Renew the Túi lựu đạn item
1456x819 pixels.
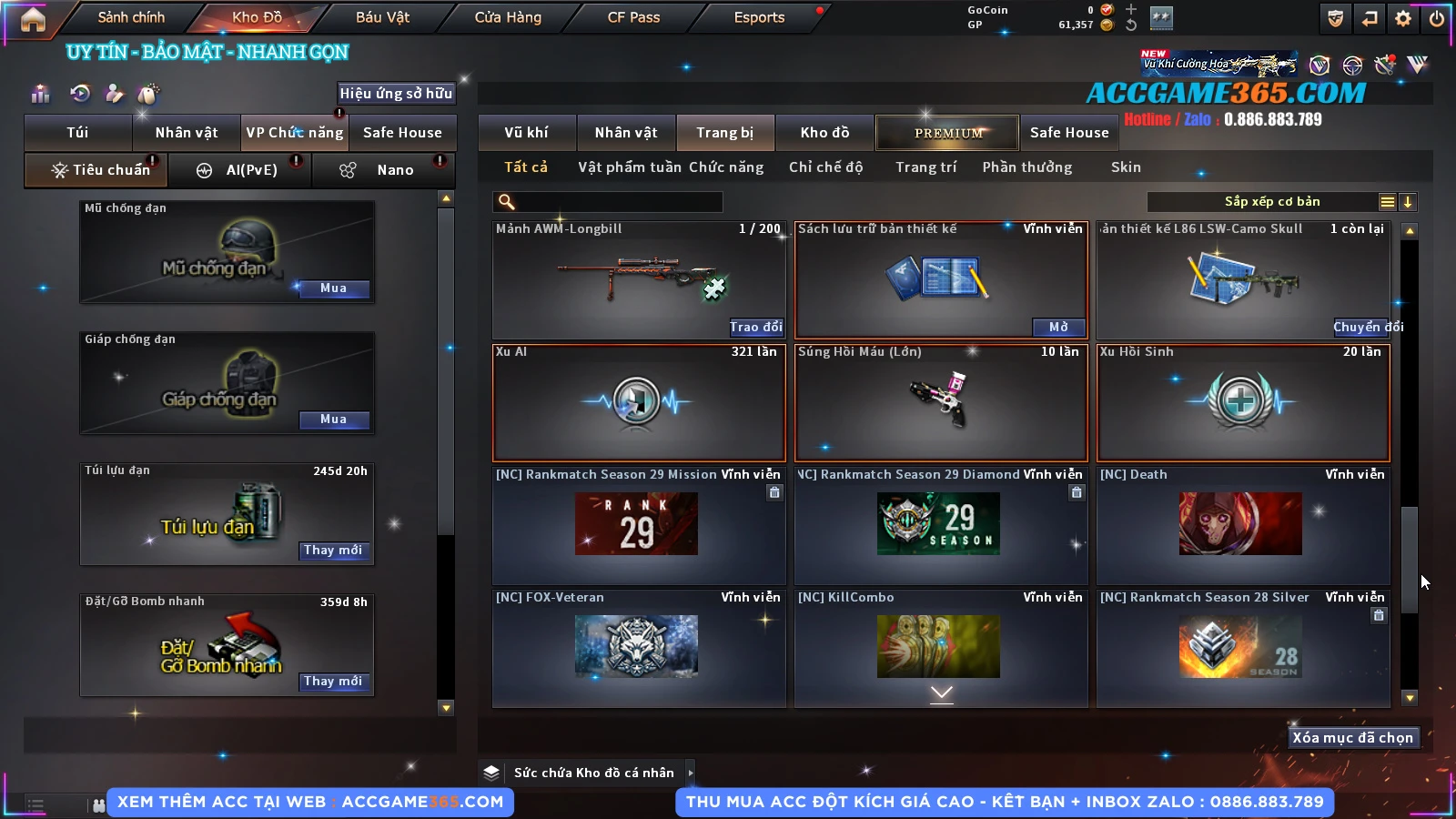[333, 551]
